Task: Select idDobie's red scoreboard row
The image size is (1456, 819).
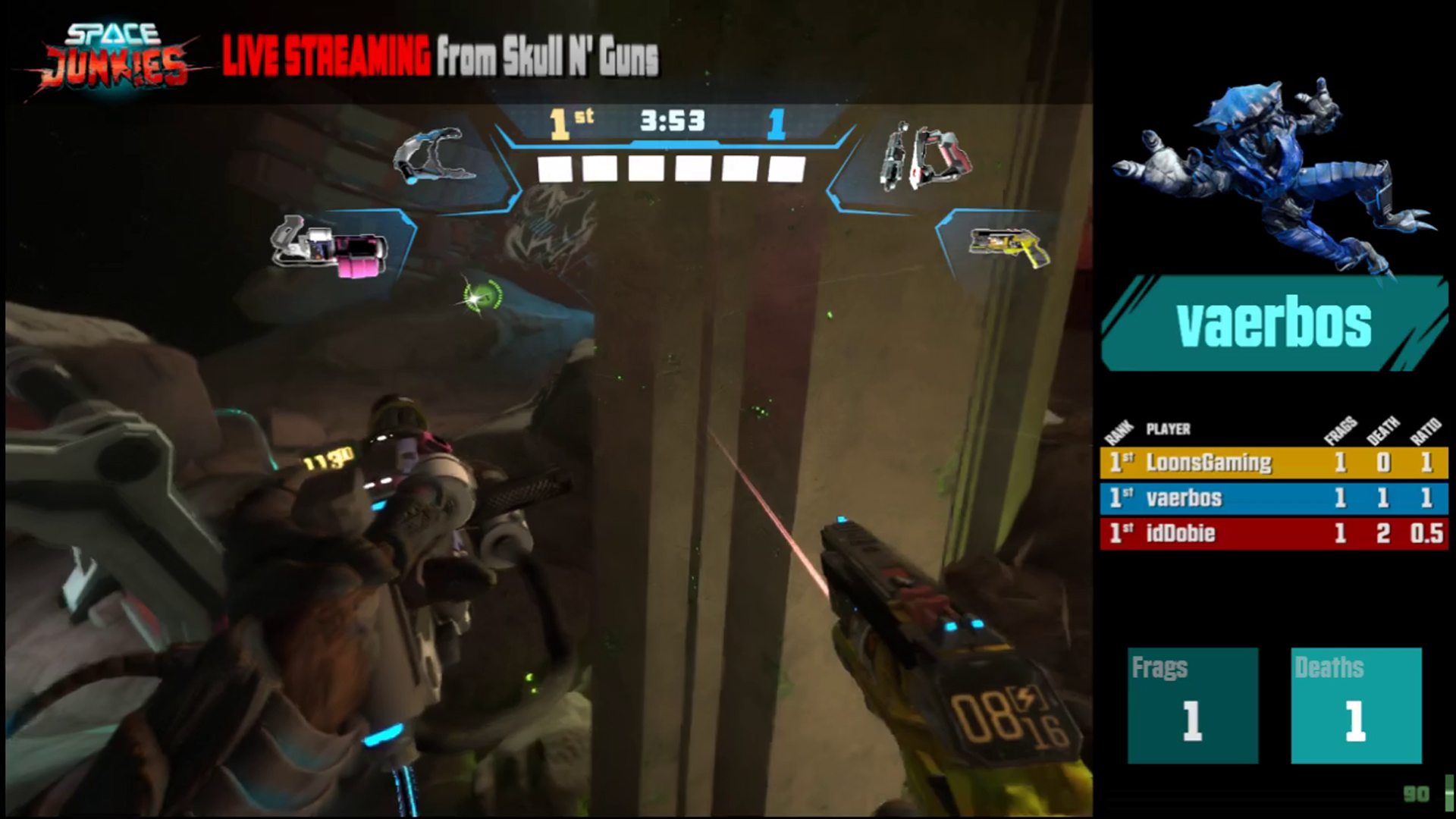Action: [x=1274, y=533]
